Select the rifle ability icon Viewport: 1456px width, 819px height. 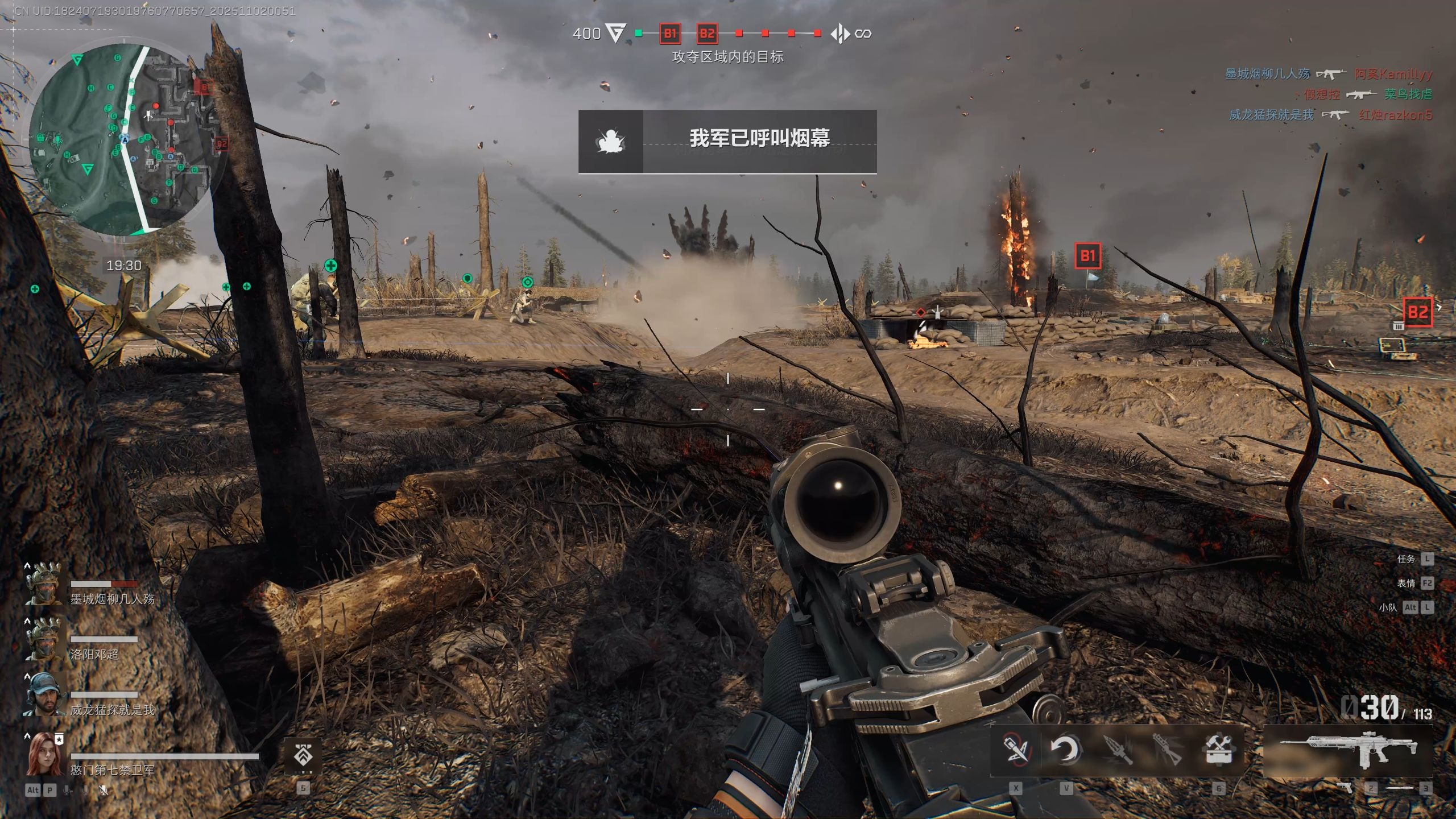[1167, 750]
